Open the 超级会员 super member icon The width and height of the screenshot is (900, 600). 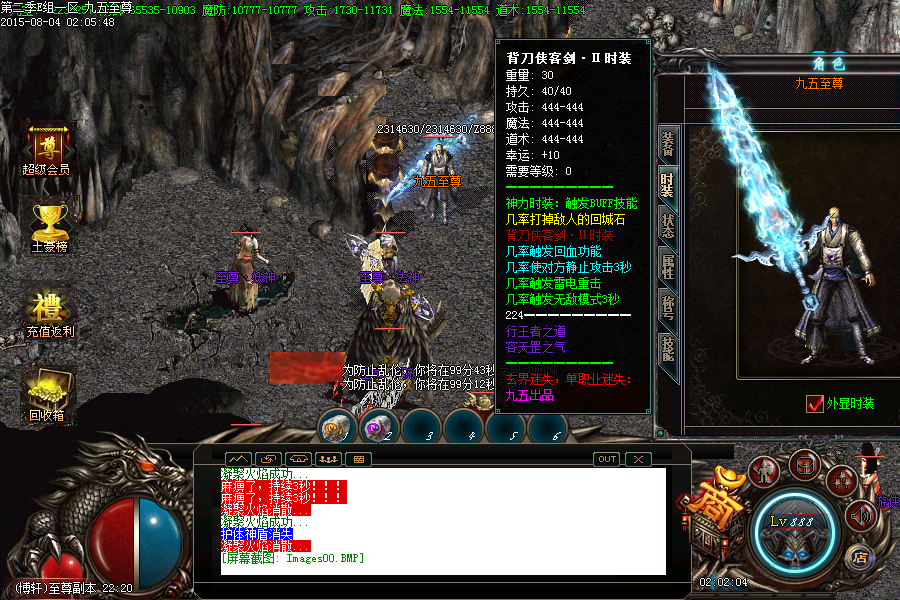point(47,148)
